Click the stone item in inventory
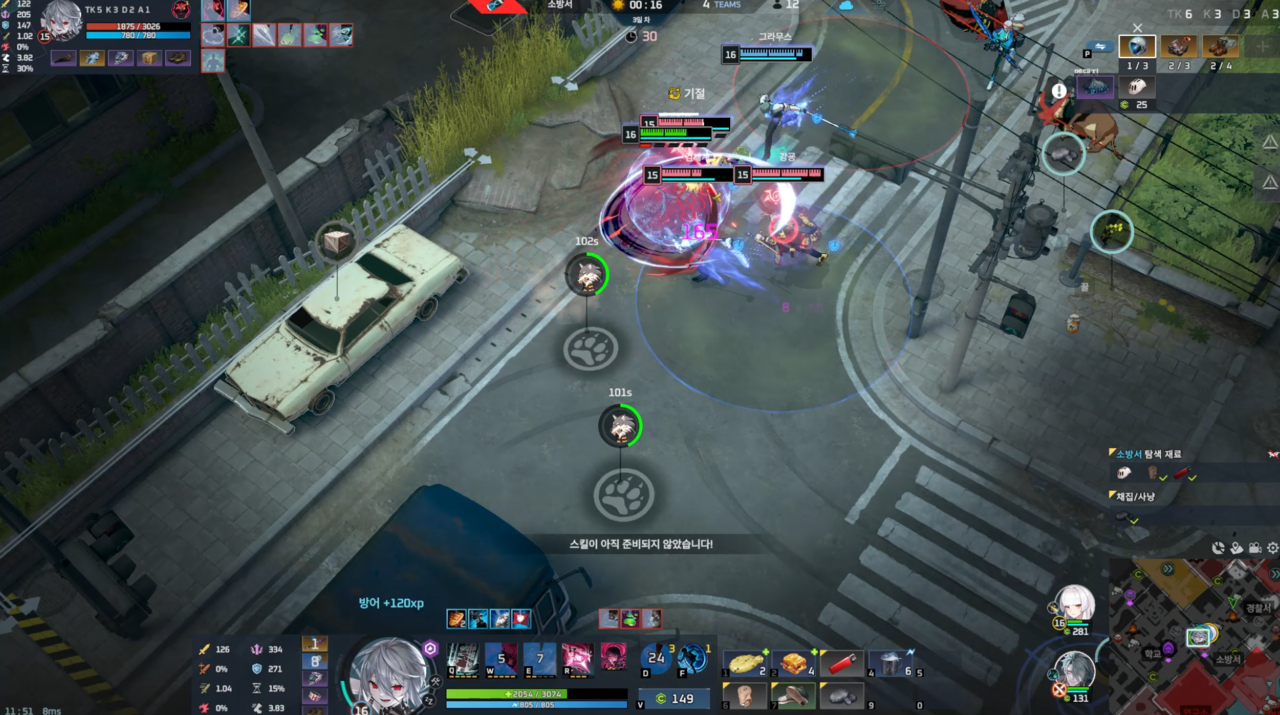The width and height of the screenshot is (1280, 715). (841, 695)
